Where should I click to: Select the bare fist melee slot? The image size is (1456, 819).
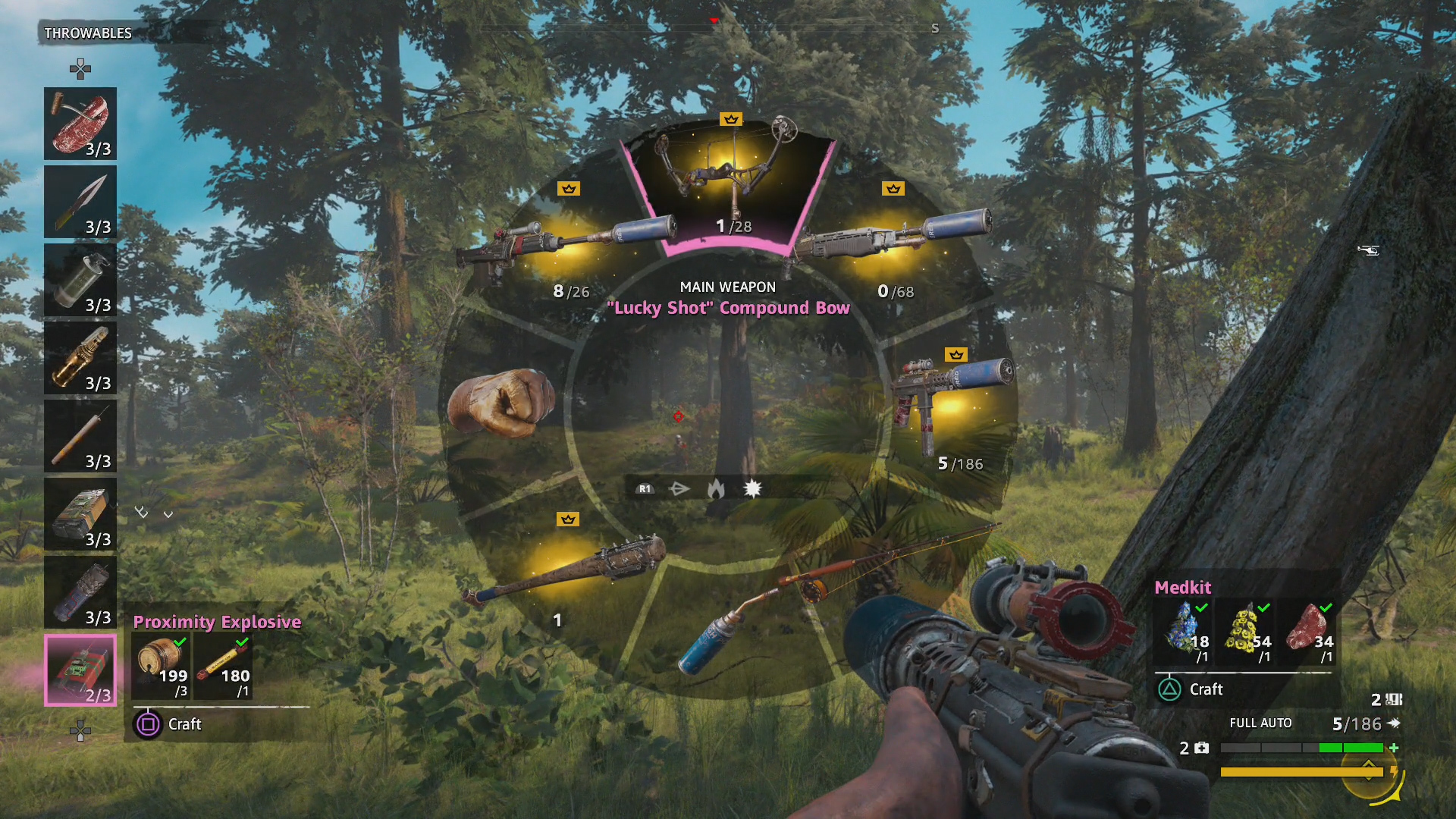click(500, 402)
